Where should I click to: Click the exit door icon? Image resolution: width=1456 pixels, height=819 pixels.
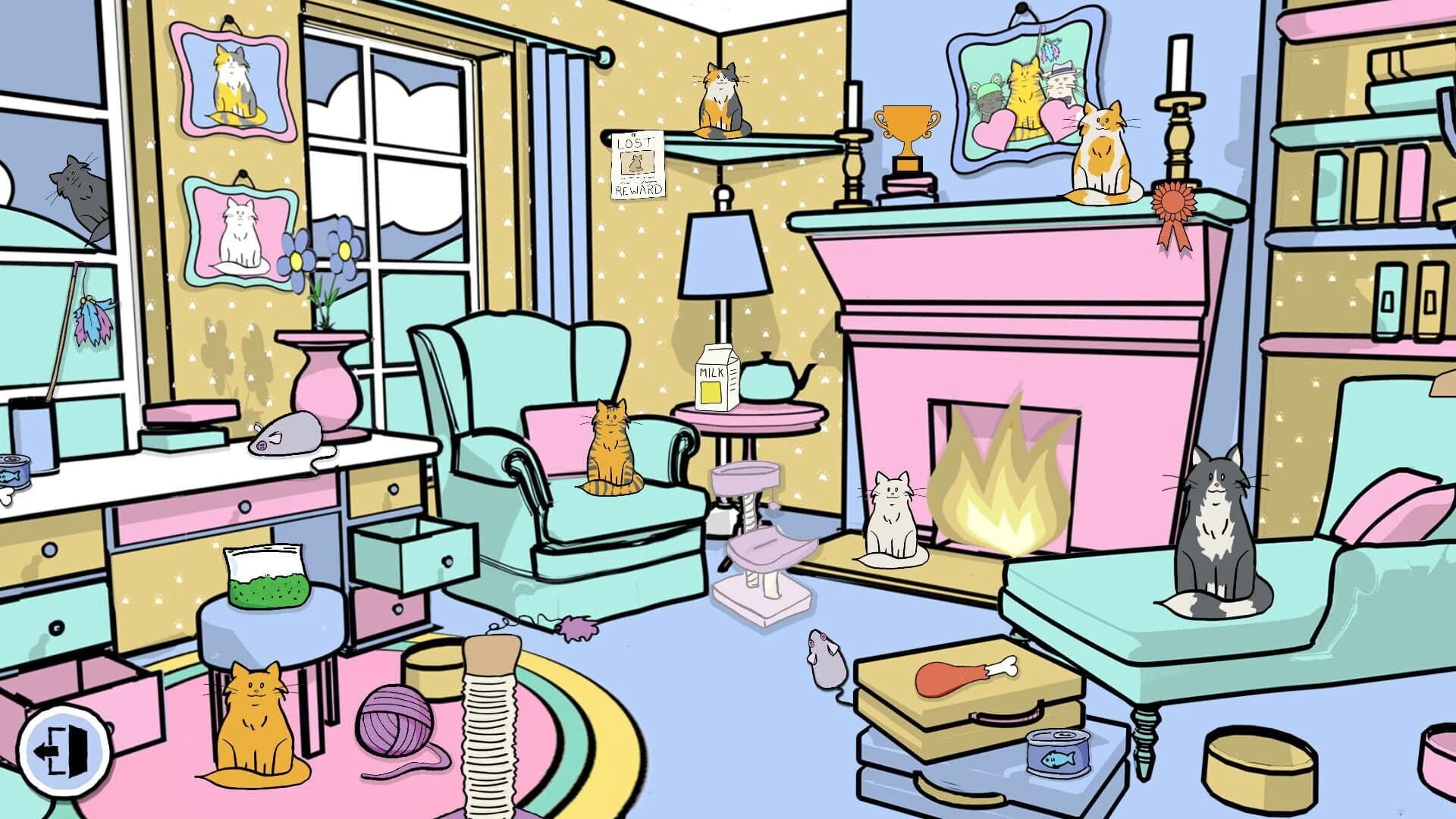[x=64, y=751]
